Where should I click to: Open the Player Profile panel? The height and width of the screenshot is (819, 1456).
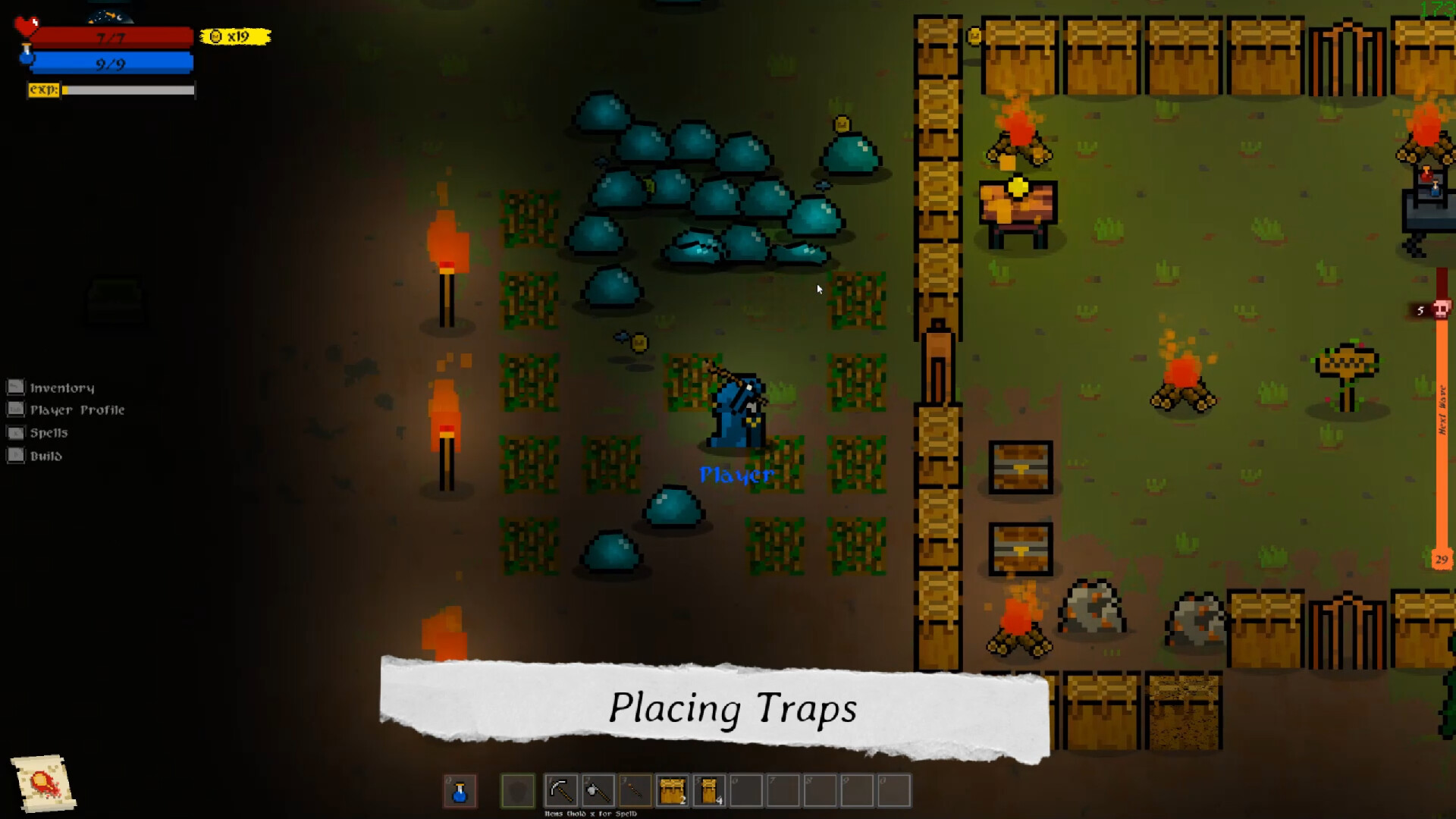(x=77, y=409)
